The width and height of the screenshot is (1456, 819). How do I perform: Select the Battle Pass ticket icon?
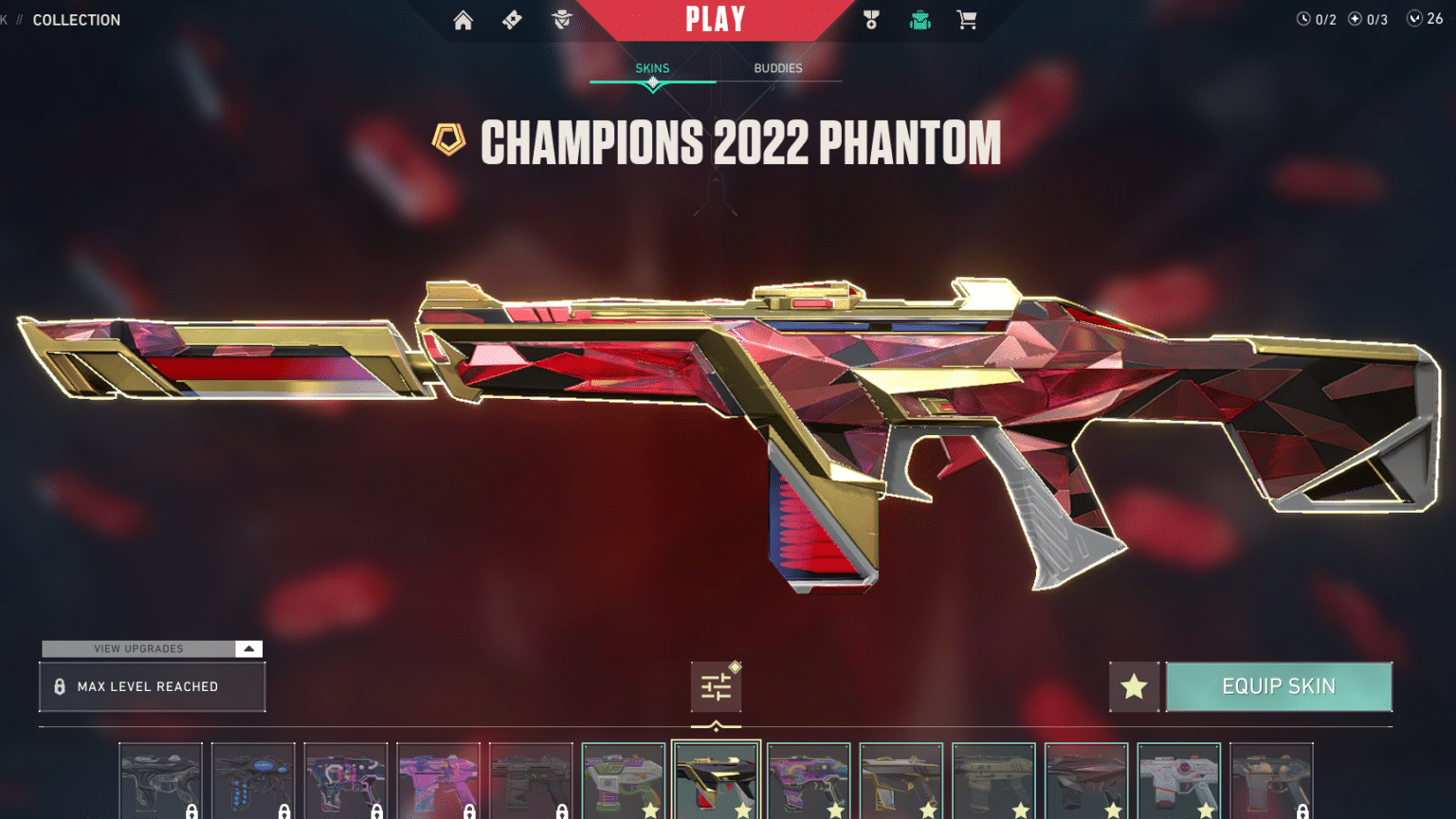coord(512,19)
